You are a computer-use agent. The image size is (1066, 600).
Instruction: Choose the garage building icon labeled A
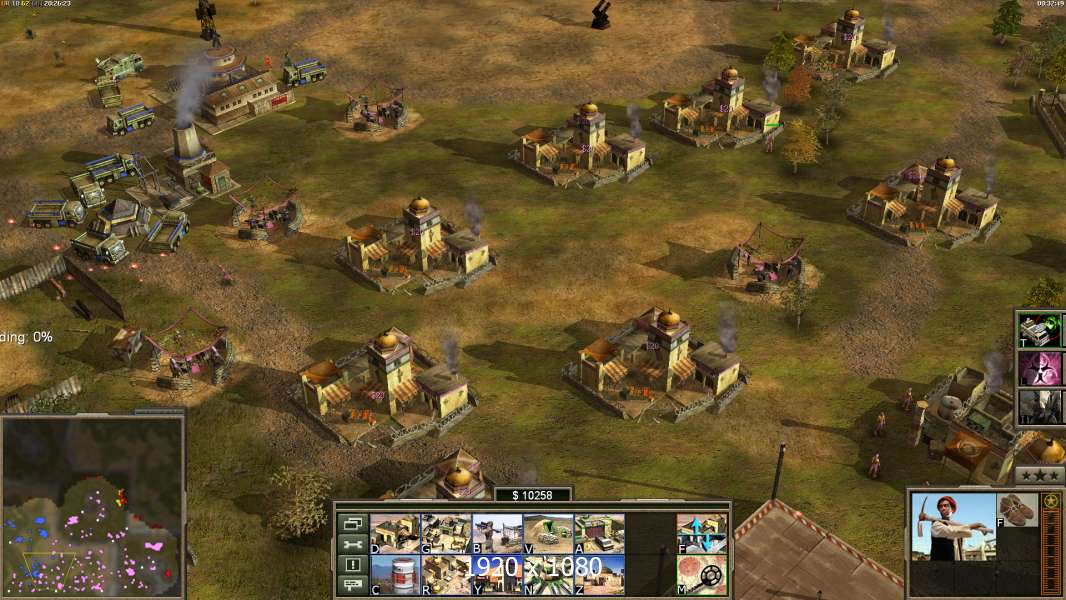(599, 534)
